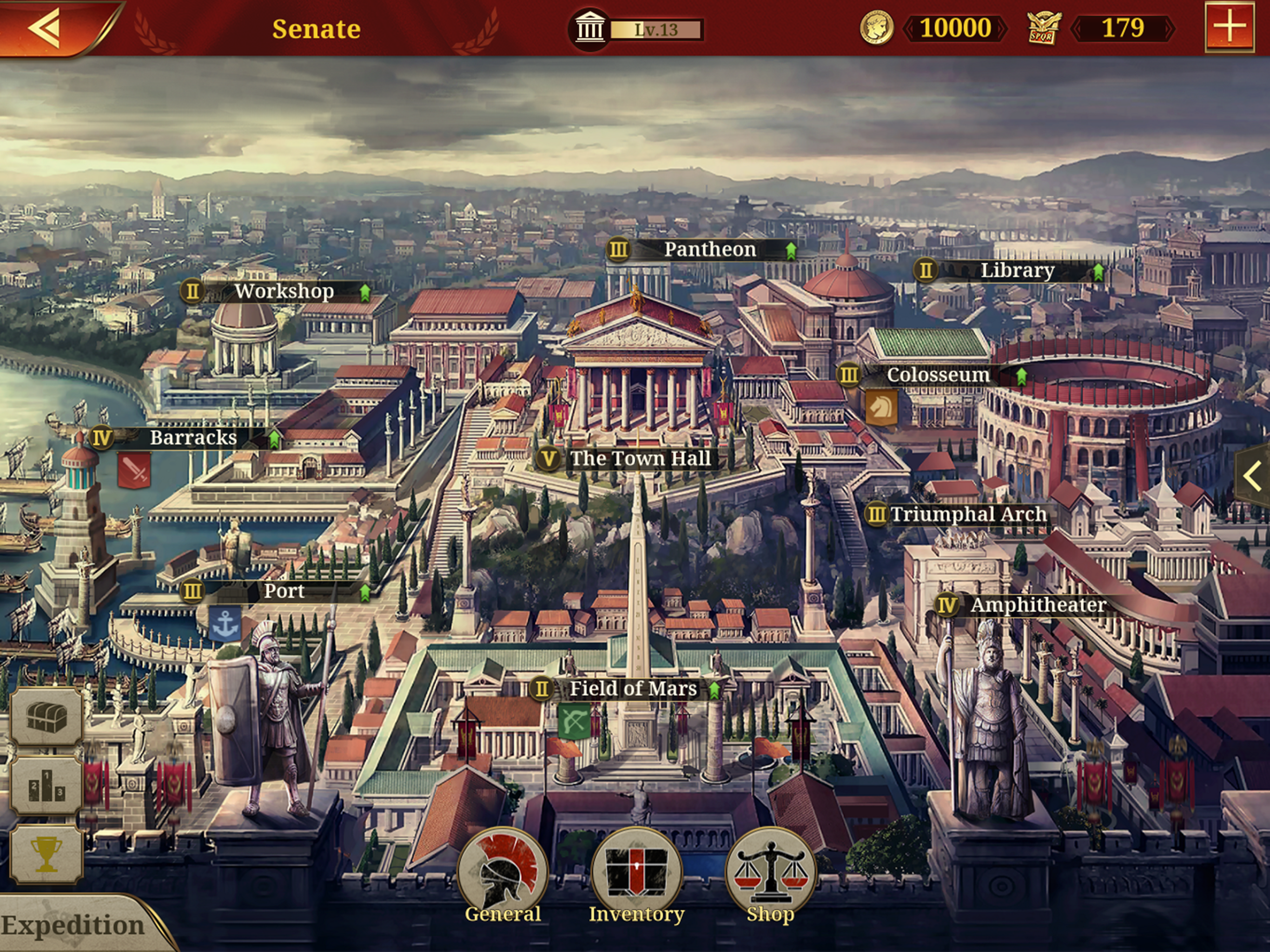The image size is (1270, 952).
Task: Expand the side panel arrow
Action: [x=1252, y=476]
